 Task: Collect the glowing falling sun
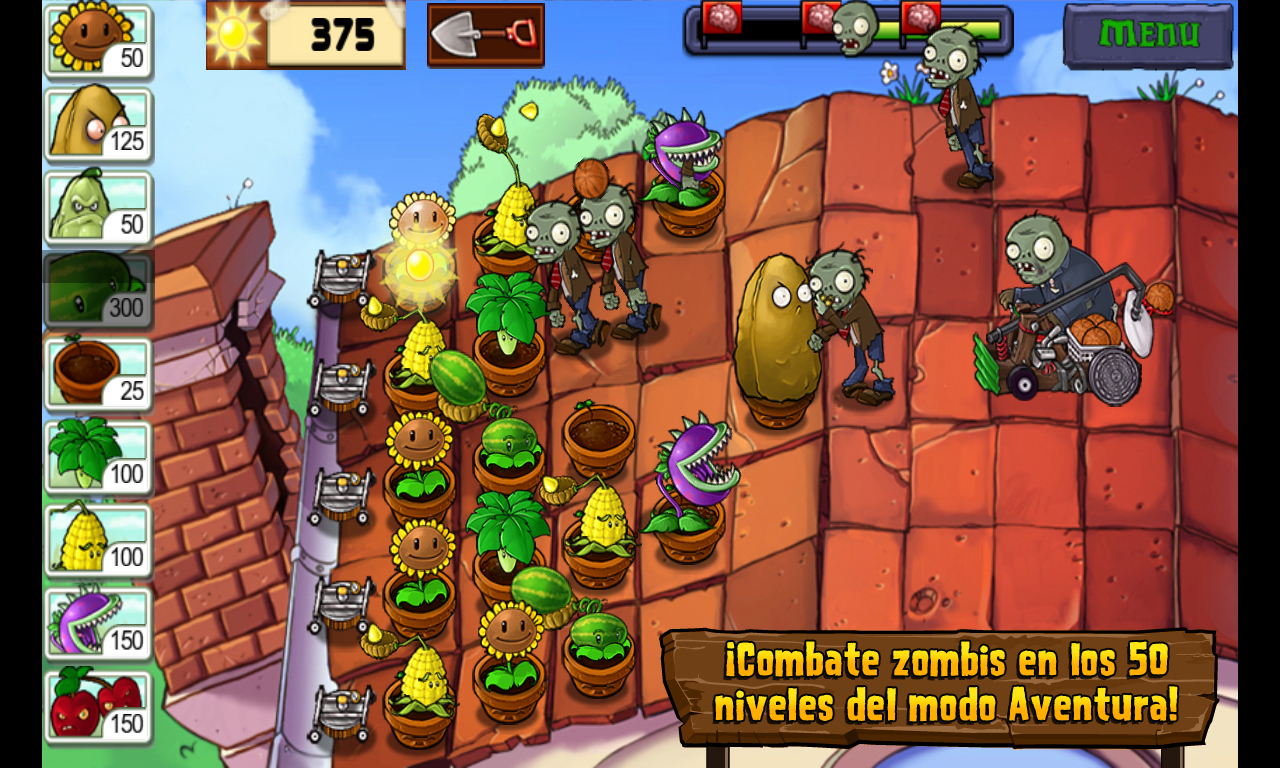[419, 265]
